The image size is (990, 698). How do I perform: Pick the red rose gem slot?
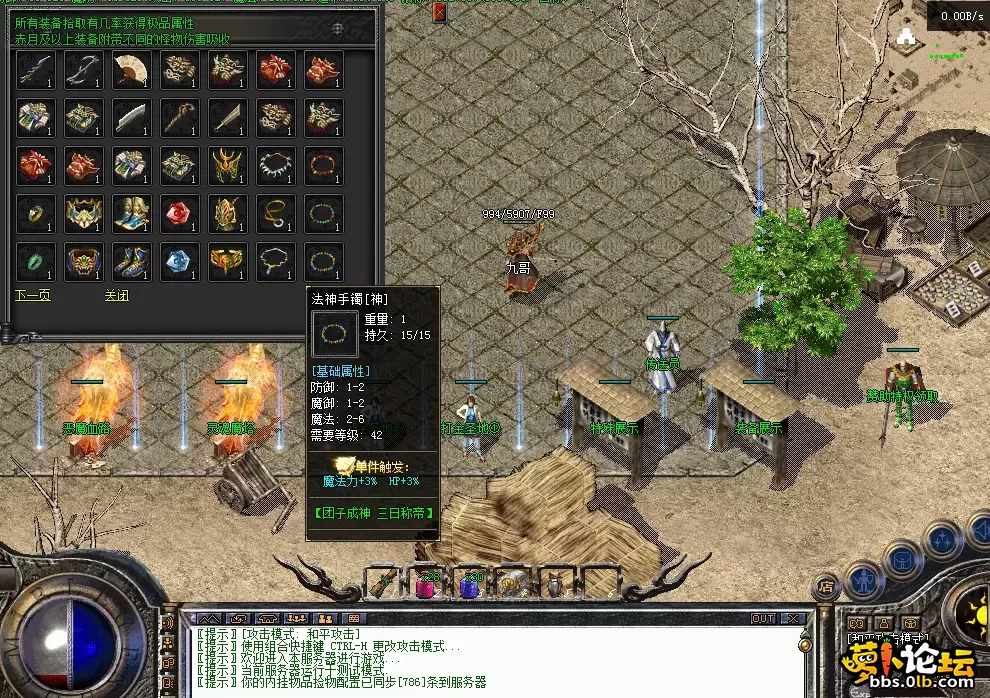tap(178, 214)
